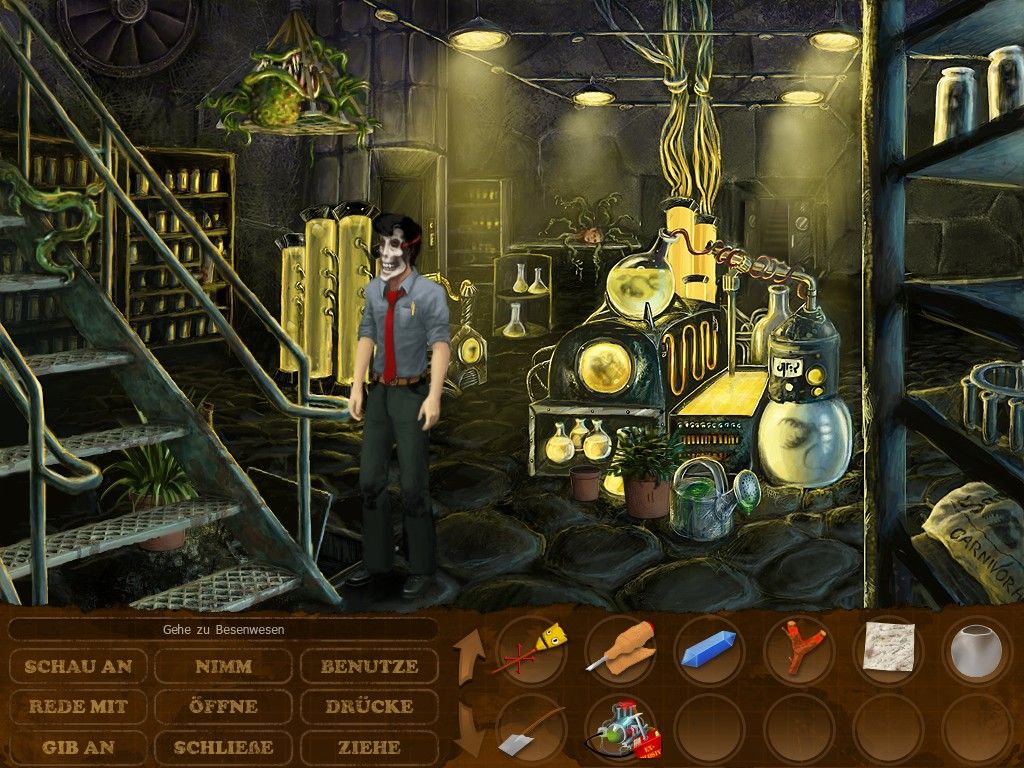Activate the BENUTZE verb
This screenshot has height=768, width=1024.
(369, 666)
